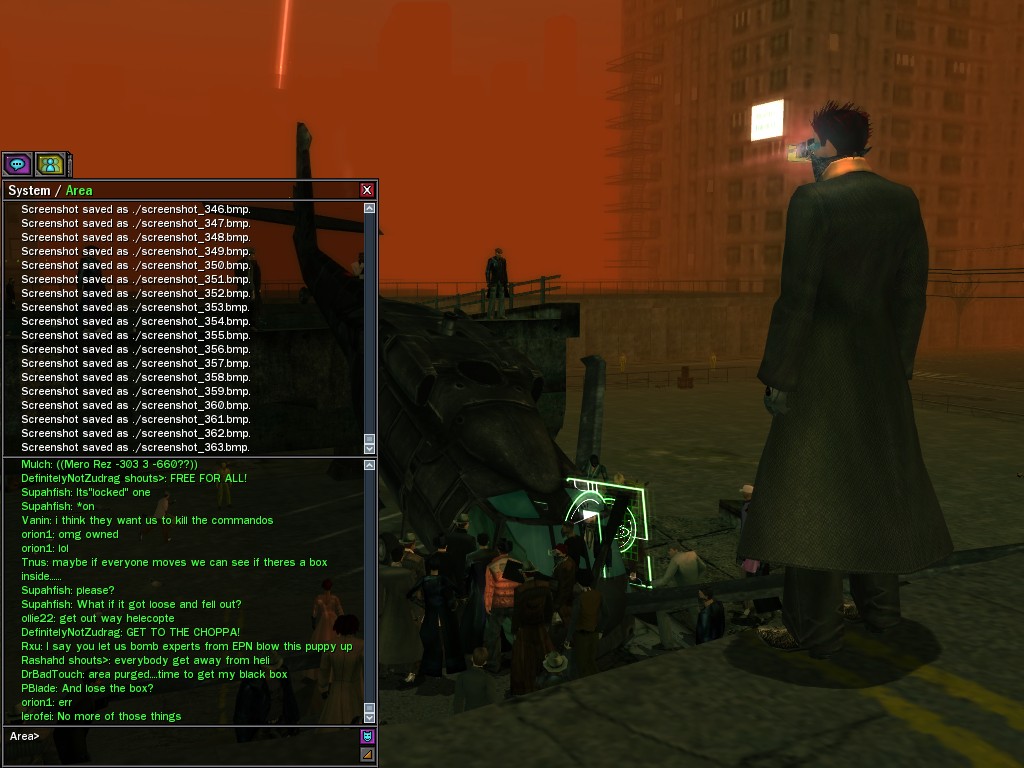
Task: Close the System / Area chat window
Action: click(367, 190)
